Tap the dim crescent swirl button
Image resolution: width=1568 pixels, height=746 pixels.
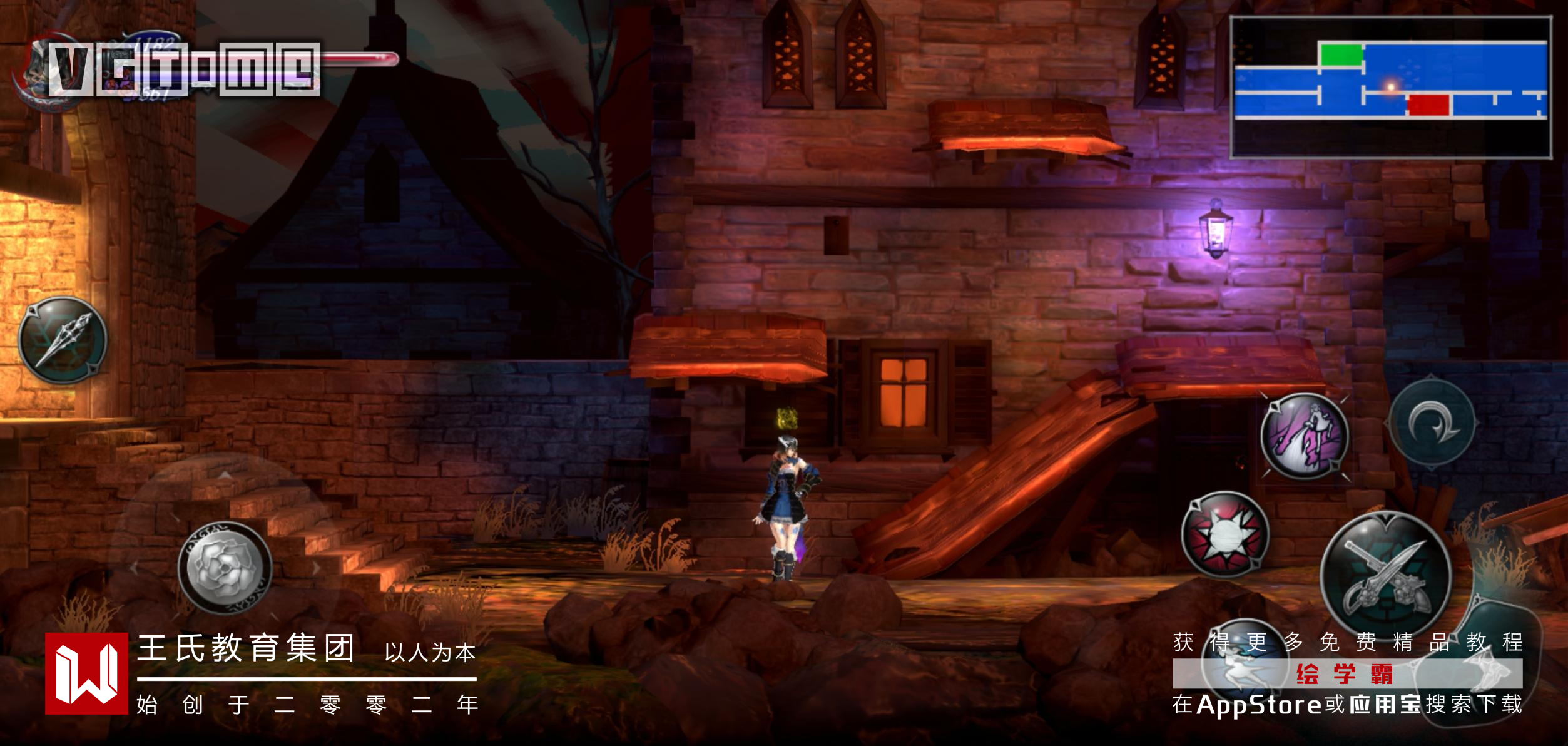coord(1432,424)
